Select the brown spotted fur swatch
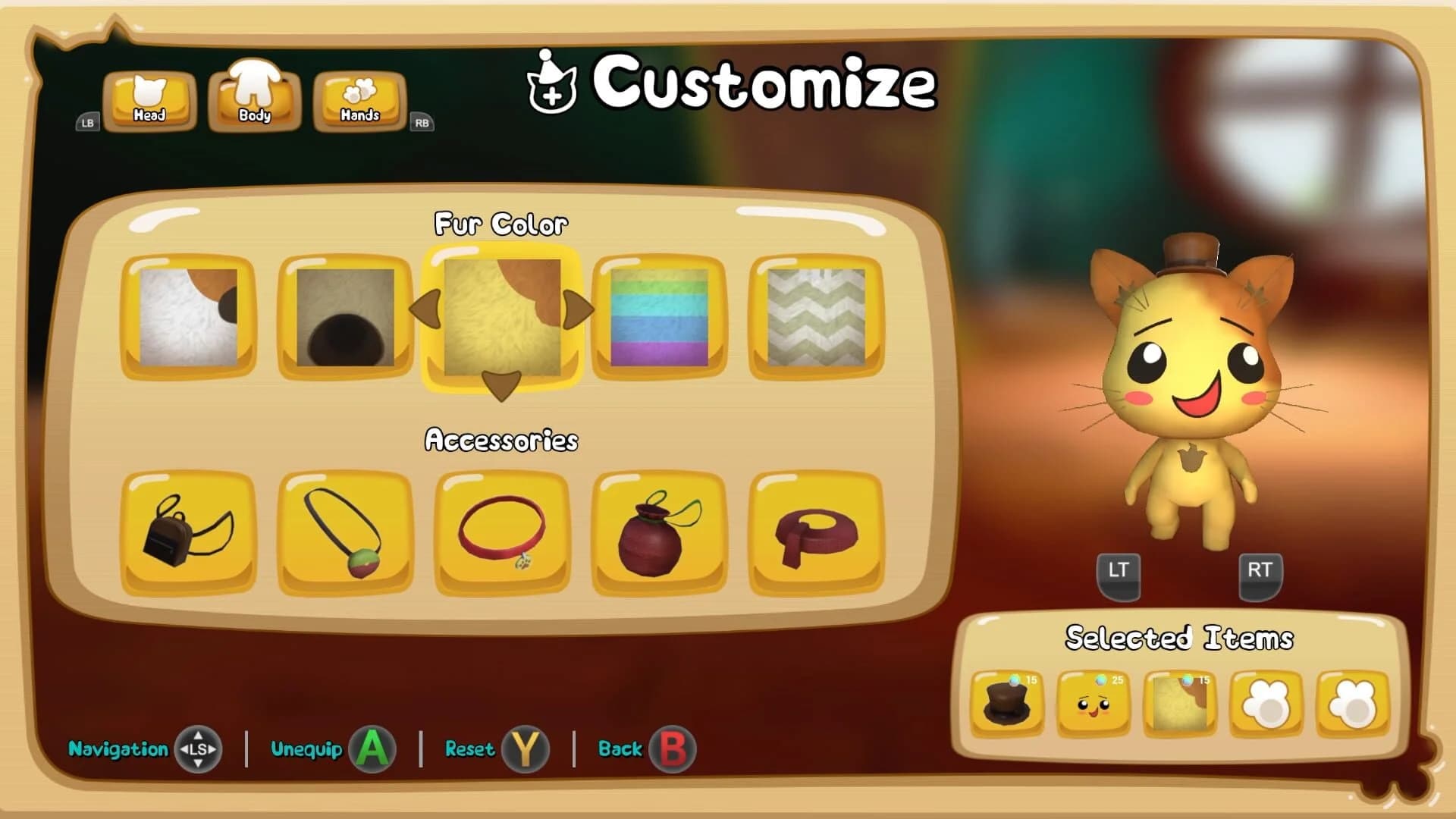The height and width of the screenshot is (819, 1456). (x=346, y=315)
